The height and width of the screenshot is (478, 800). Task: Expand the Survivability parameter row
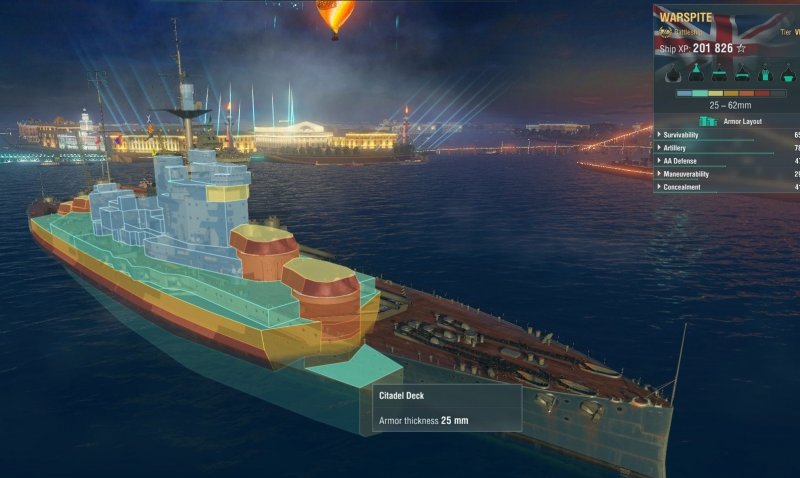point(688,134)
